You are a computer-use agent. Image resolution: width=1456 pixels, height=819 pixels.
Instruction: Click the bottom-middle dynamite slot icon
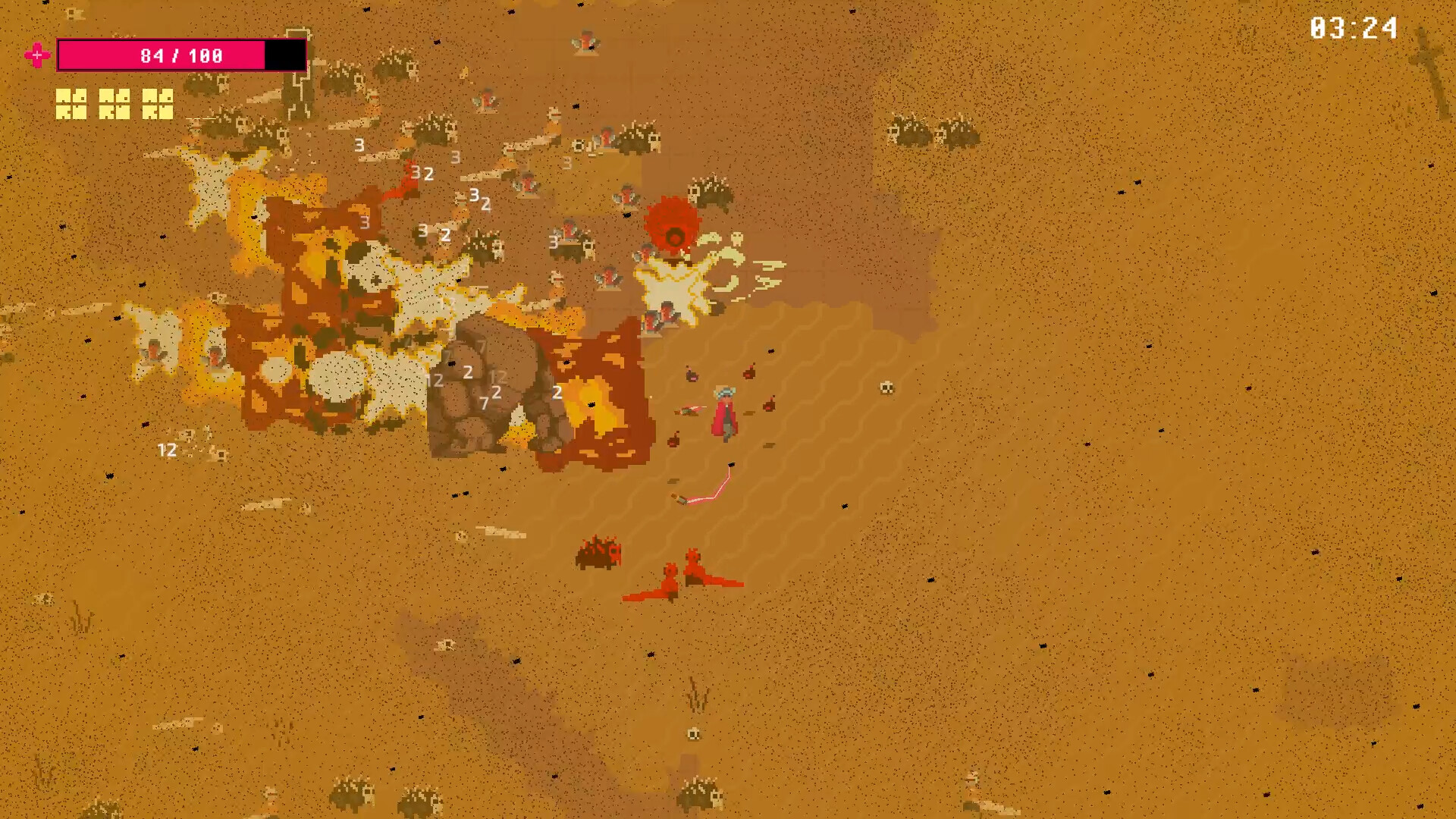(115, 114)
